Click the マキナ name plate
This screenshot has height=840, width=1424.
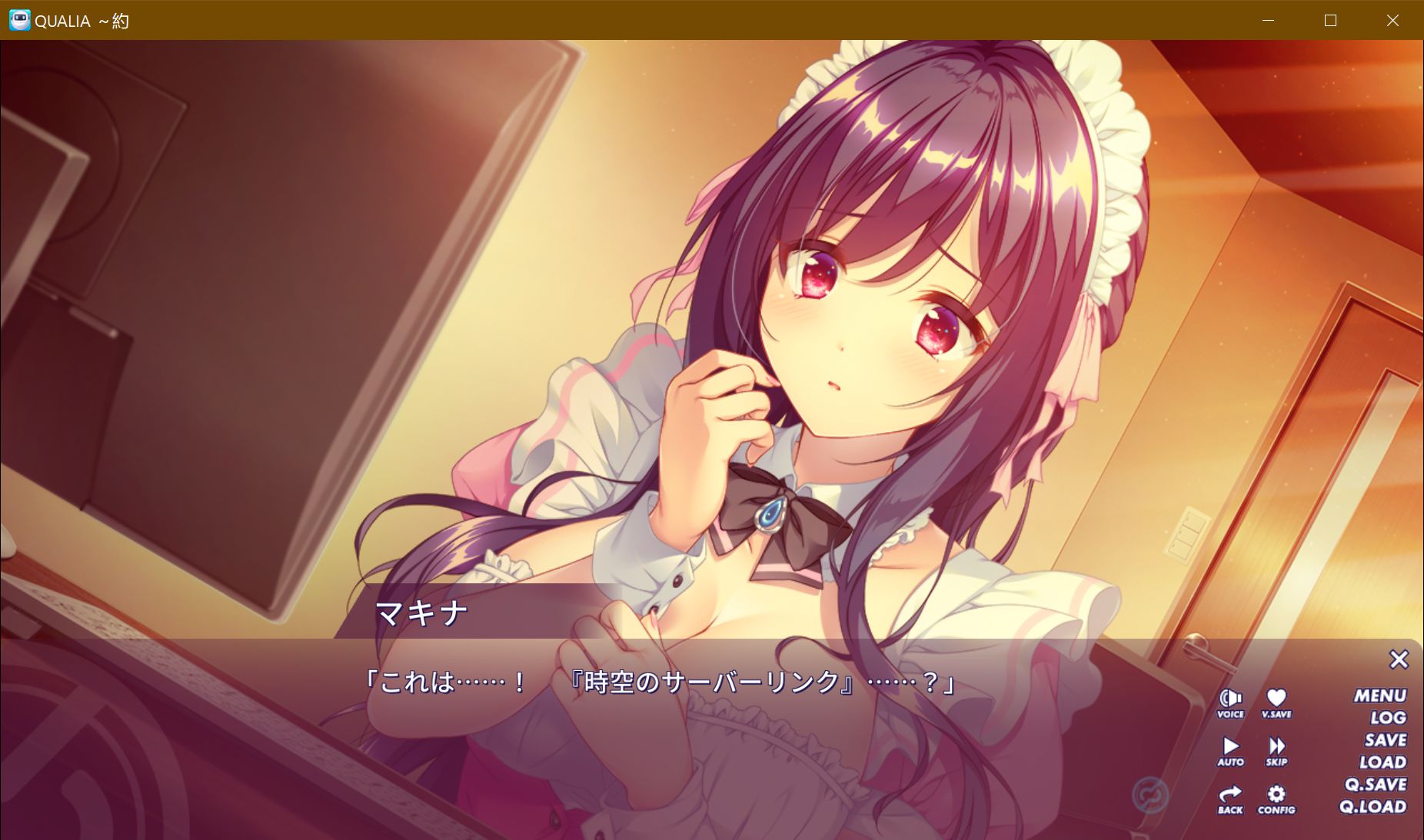(x=424, y=612)
